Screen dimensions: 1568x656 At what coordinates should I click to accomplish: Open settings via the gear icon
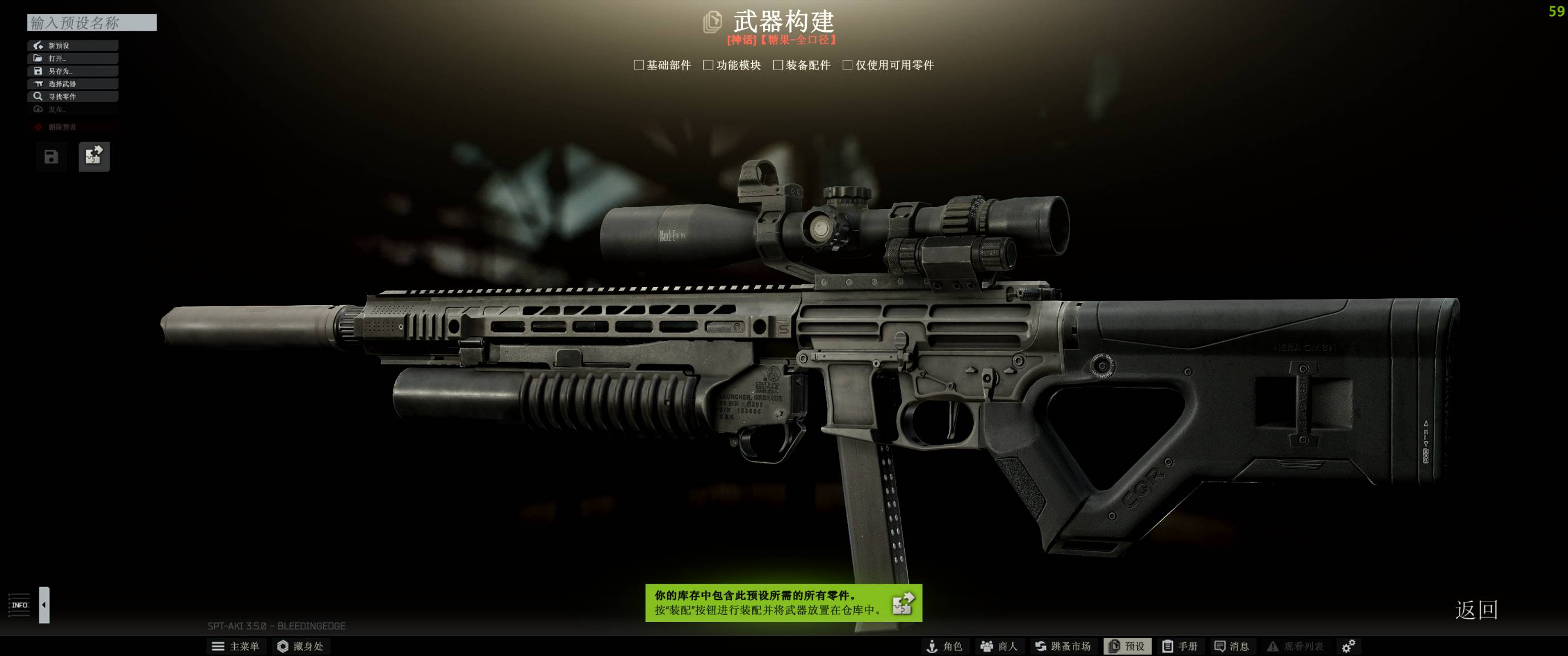[1348, 646]
